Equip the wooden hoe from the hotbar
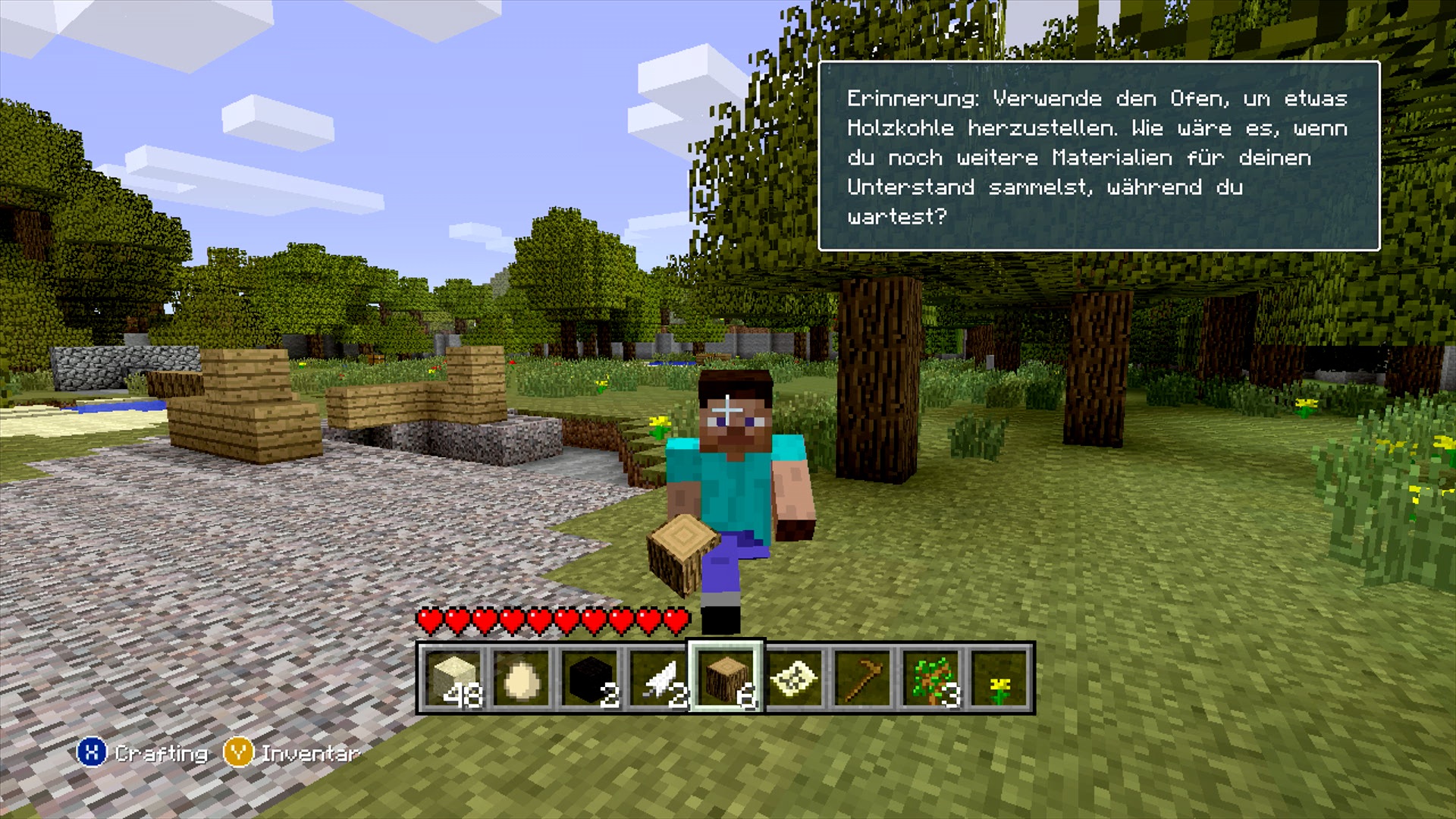Screen dimensions: 1456x819 click(862, 679)
